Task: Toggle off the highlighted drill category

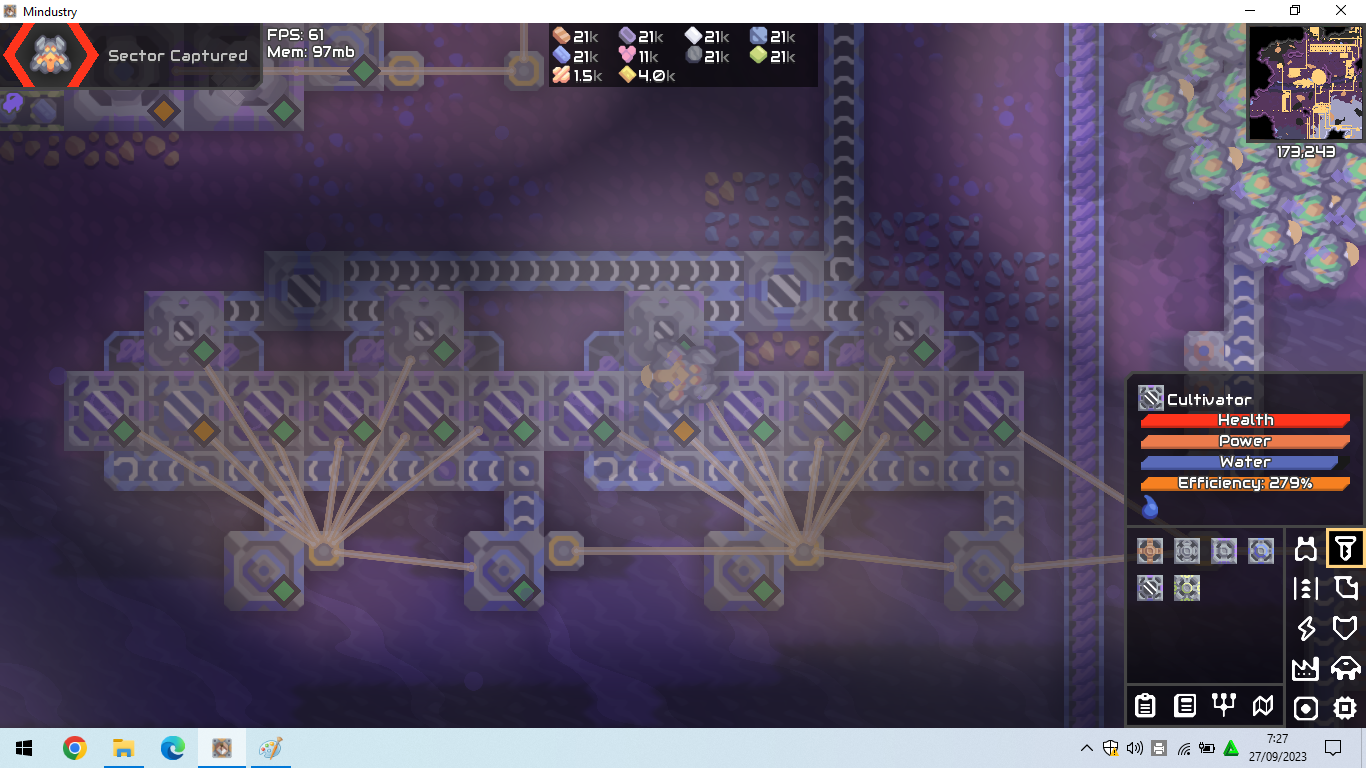Action: pyautogui.click(x=1344, y=548)
